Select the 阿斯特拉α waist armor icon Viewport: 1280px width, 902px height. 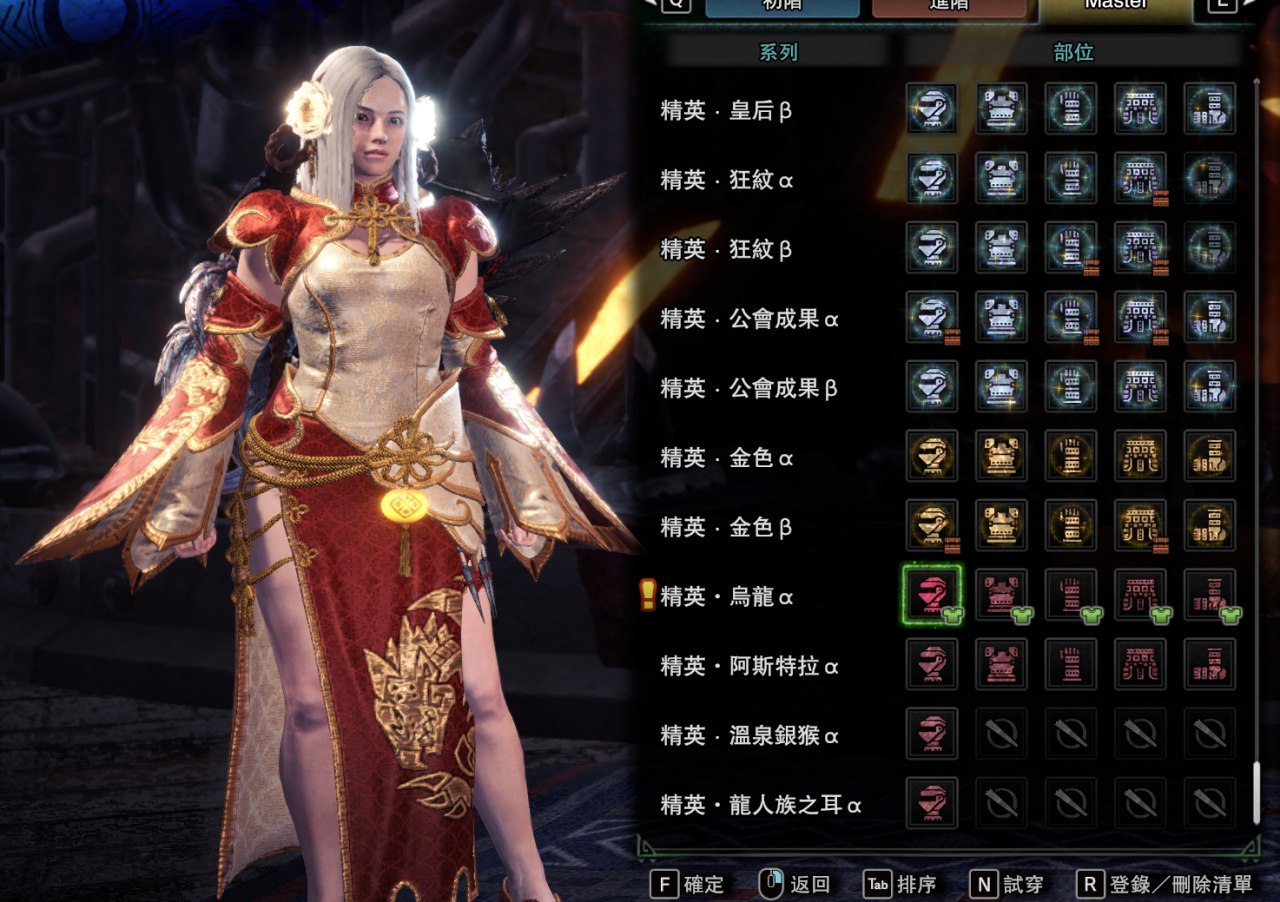1140,665
